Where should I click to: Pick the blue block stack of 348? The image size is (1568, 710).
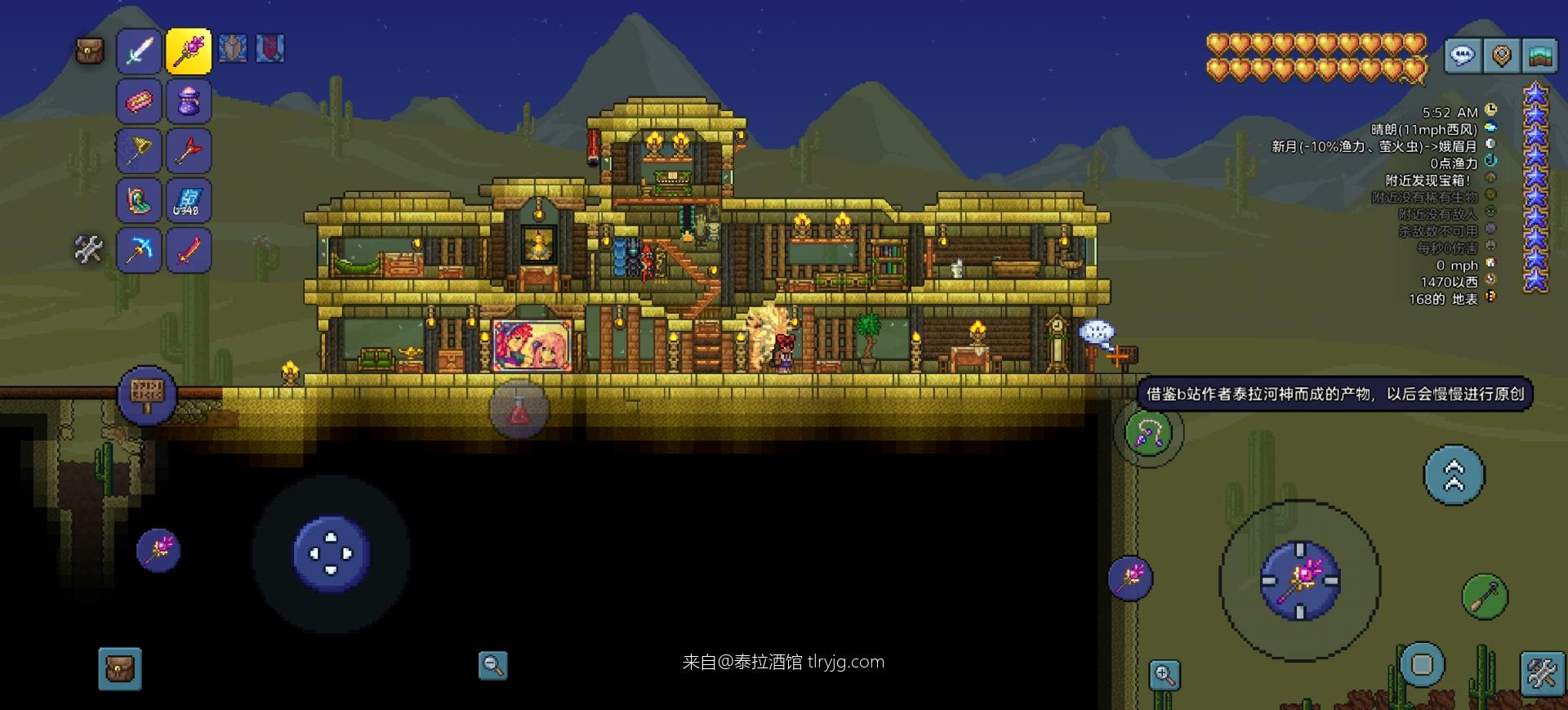point(189,201)
